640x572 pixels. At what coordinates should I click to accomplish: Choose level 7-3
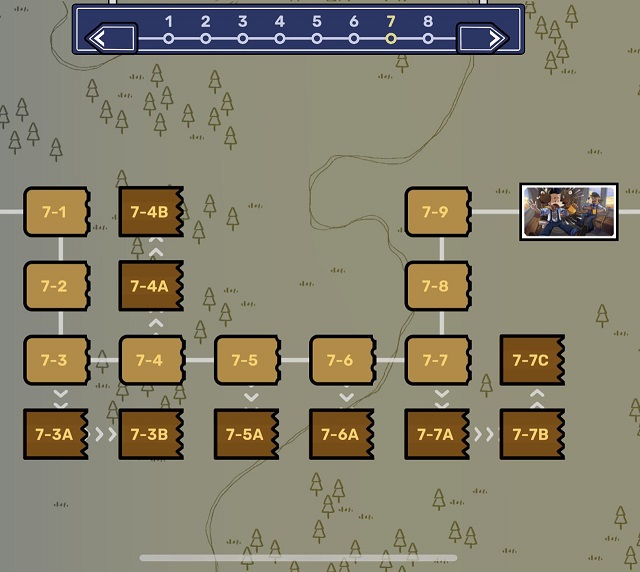point(56,360)
